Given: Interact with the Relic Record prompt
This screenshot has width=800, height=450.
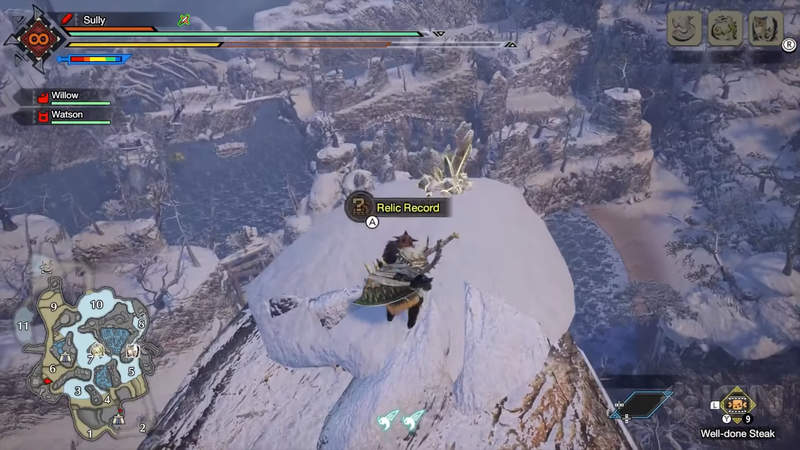Looking at the screenshot, I should (x=396, y=207).
